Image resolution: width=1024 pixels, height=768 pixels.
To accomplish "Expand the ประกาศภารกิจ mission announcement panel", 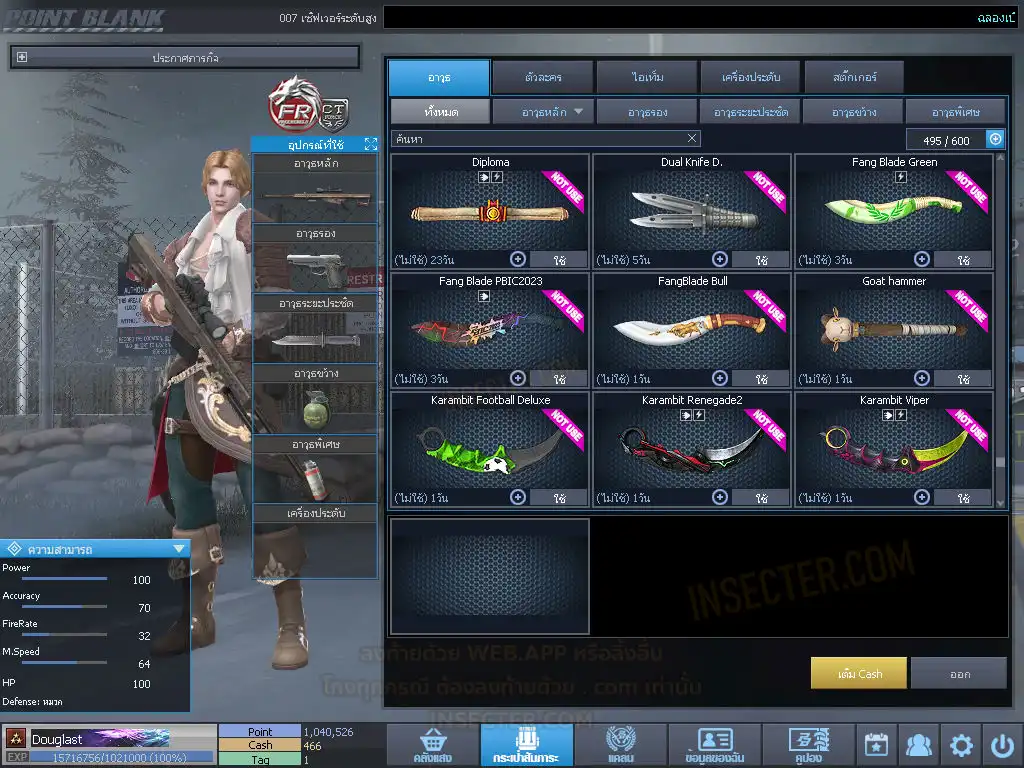I will click(23, 58).
